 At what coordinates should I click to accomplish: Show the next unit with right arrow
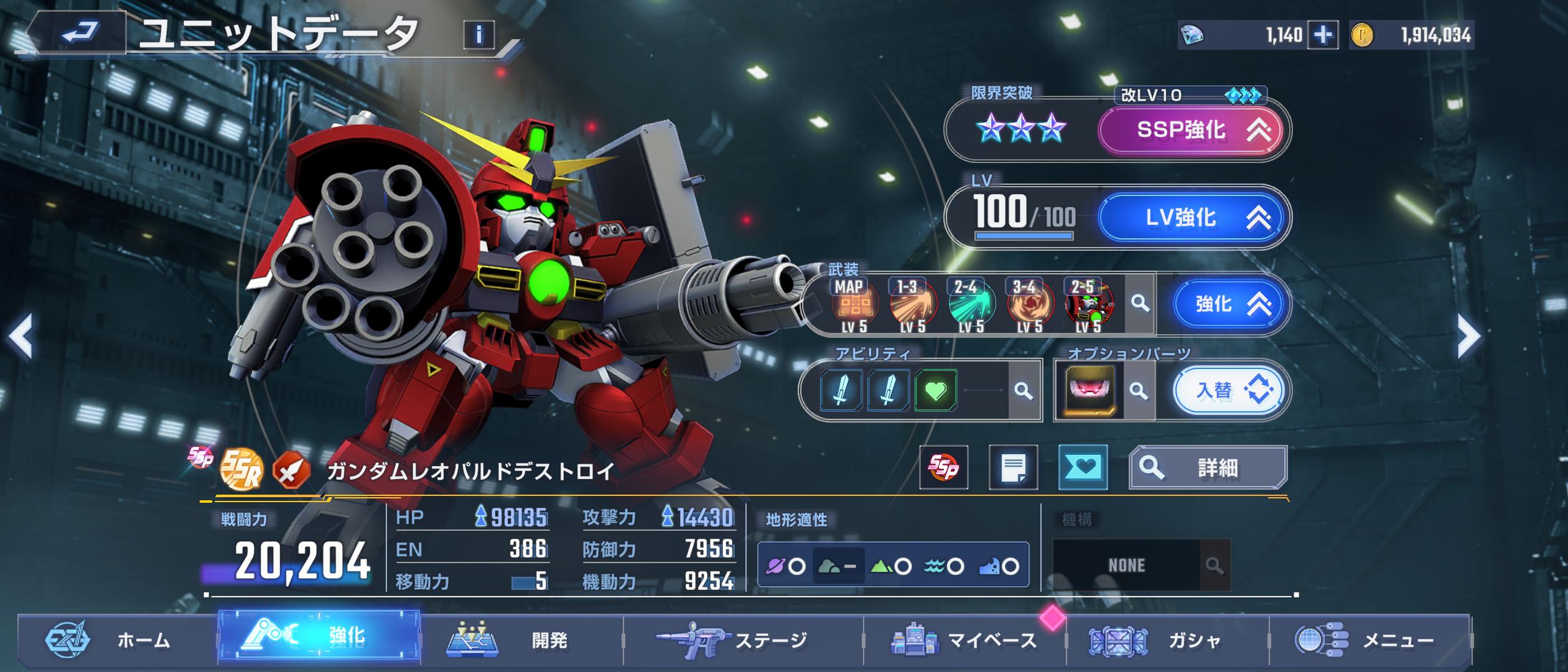(x=1469, y=337)
